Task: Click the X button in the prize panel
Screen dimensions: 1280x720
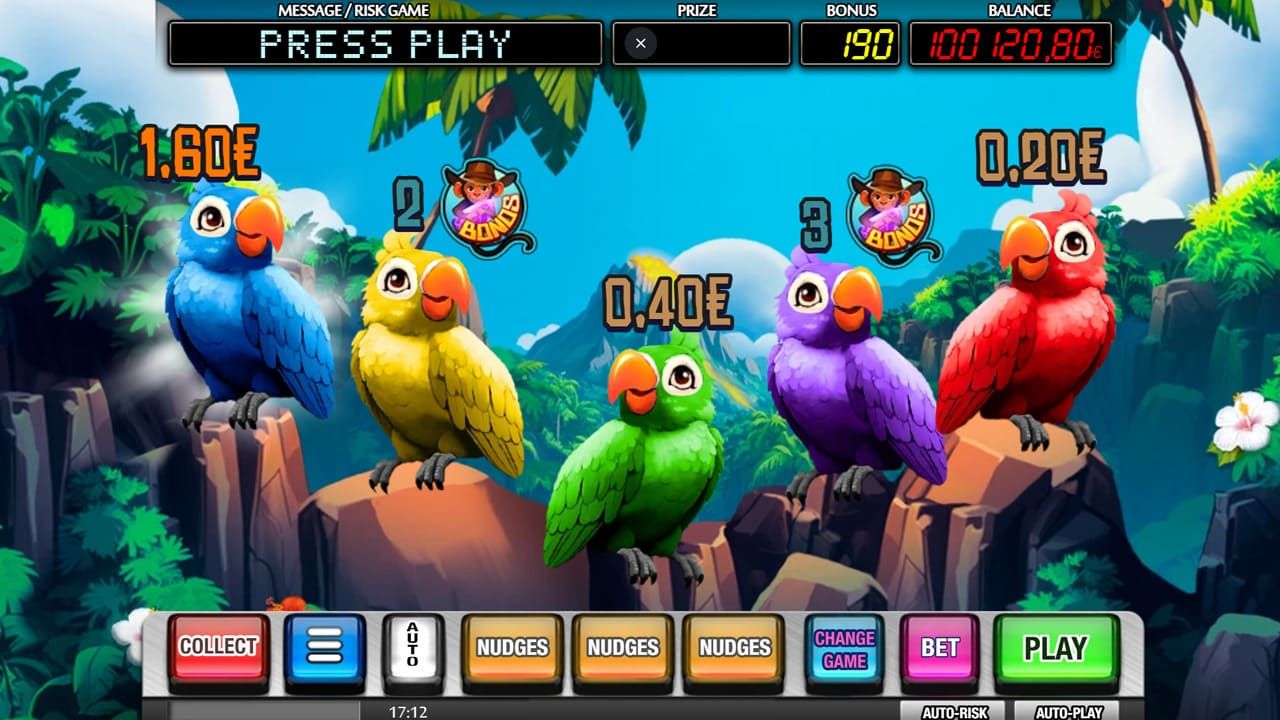Action: click(x=640, y=43)
